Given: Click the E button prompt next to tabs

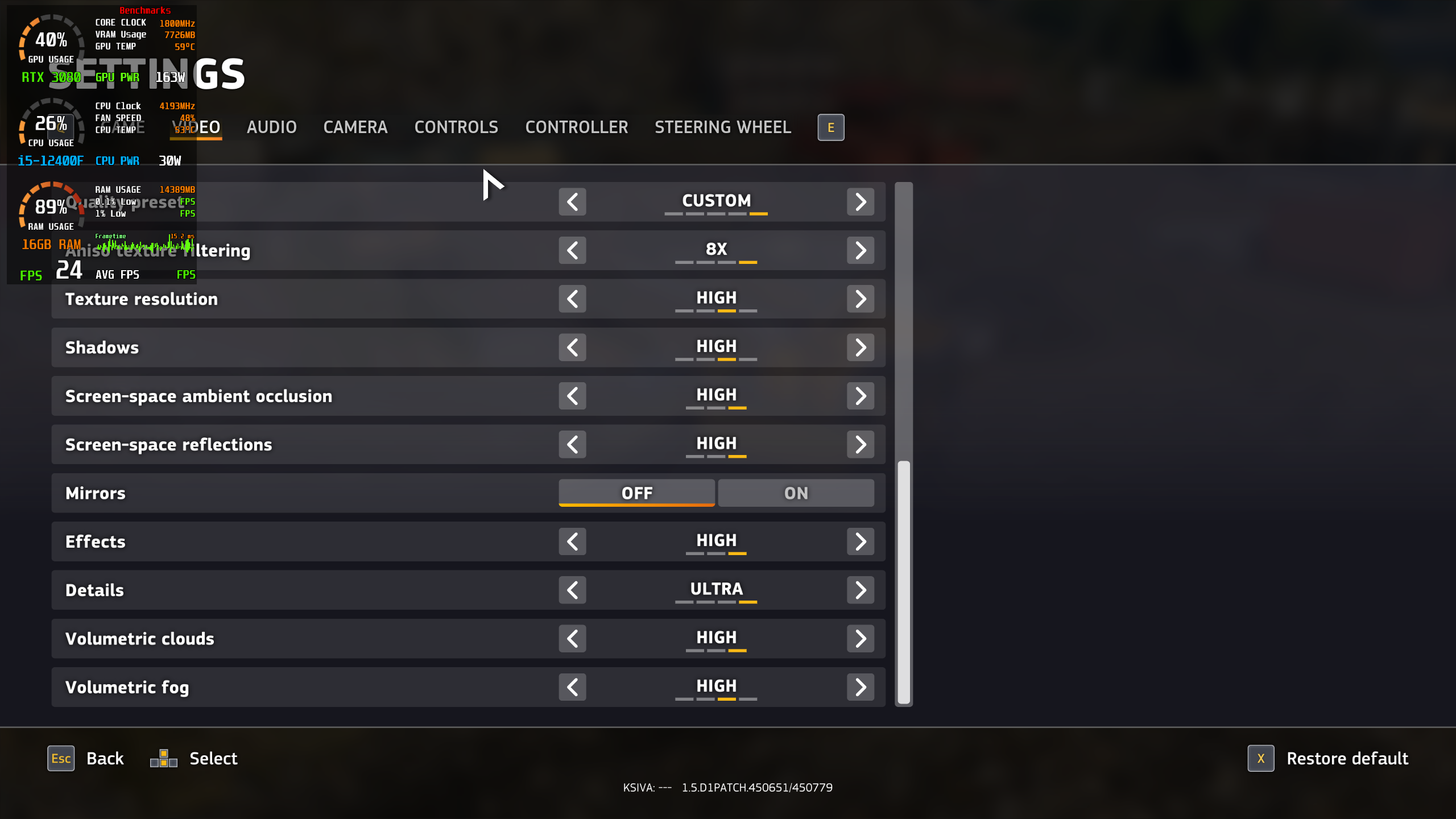Looking at the screenshot, I should pyautogui.click(x=830, y=127).
